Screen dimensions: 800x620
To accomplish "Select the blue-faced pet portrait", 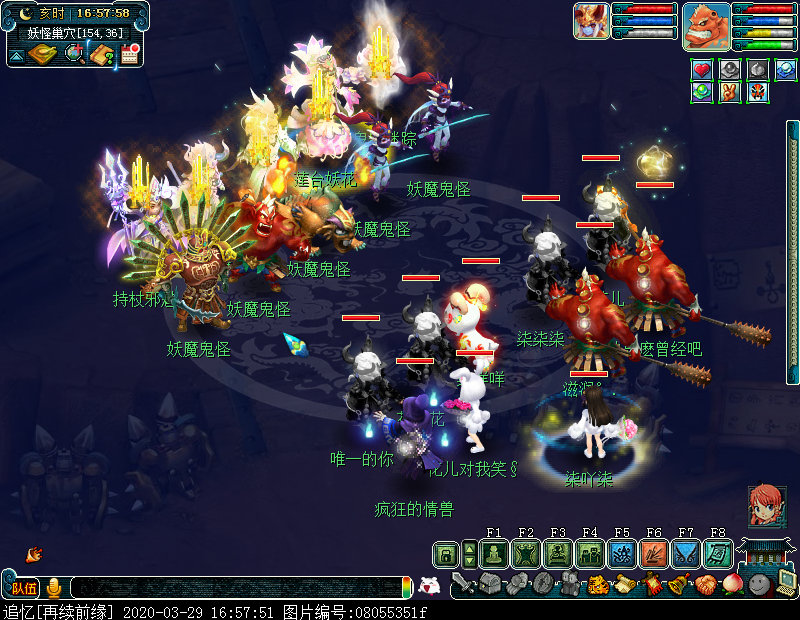I will point(591,21).
